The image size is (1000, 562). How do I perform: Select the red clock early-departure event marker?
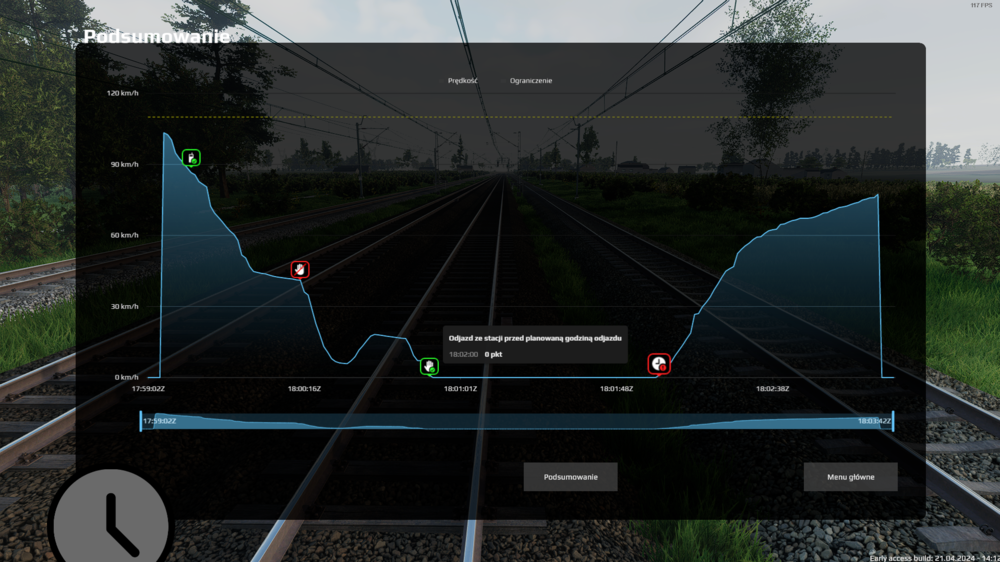tap(658, 364)
